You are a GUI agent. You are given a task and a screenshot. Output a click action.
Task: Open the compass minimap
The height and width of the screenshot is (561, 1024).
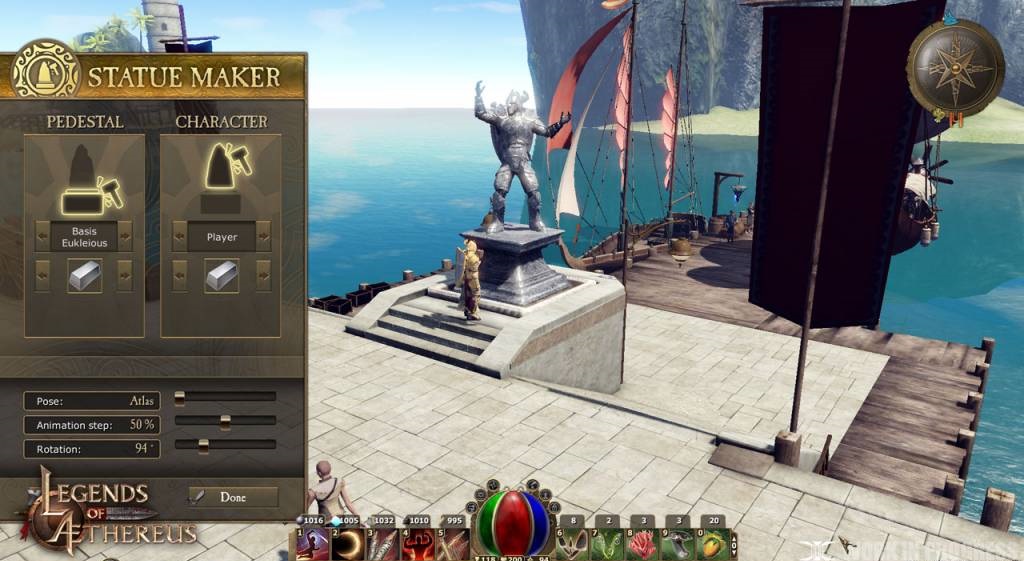click(x=954, y=67)
